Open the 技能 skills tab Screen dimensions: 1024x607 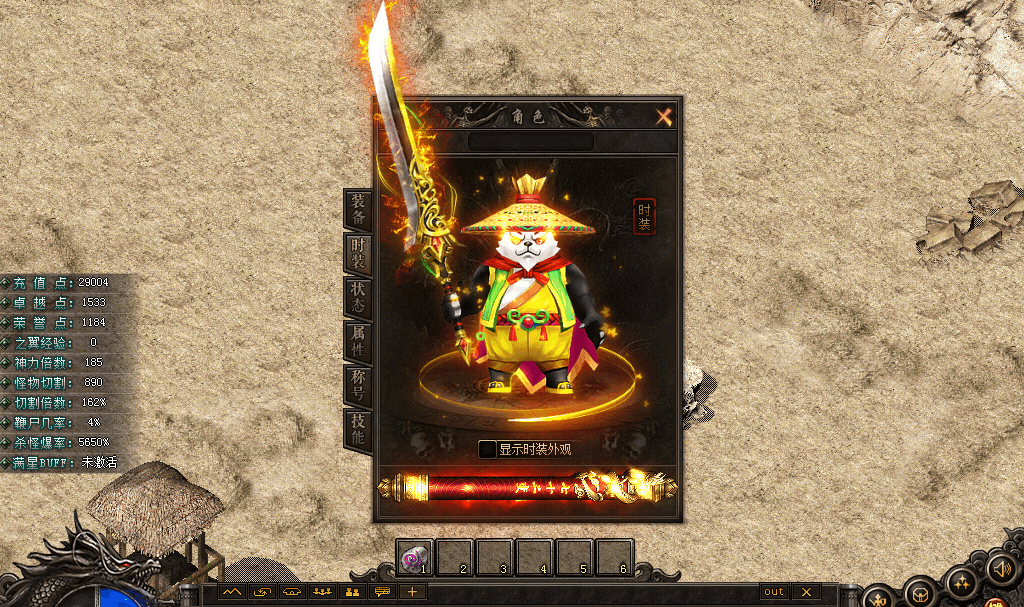357,430
